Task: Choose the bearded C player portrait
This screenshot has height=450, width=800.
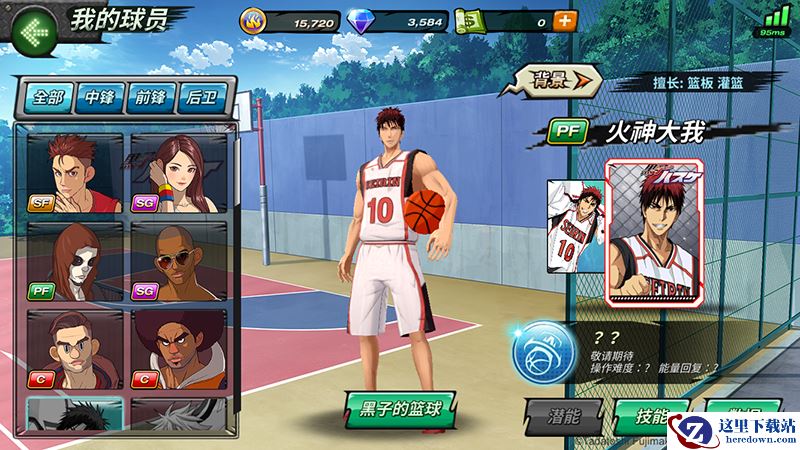Action: point(74,349)
